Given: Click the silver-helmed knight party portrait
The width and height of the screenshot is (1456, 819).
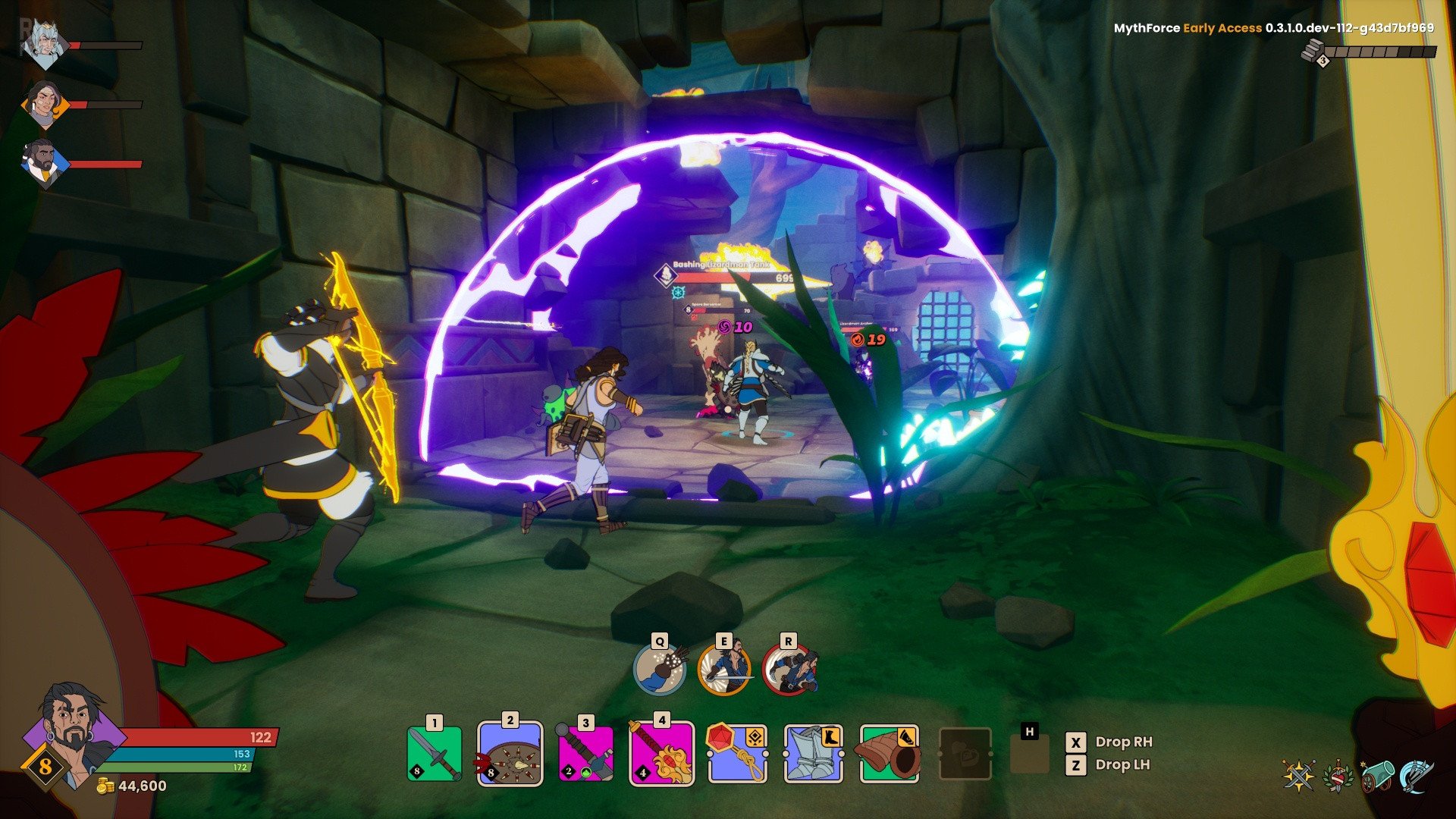Looking at the screenshot, I should pos(44,44).
